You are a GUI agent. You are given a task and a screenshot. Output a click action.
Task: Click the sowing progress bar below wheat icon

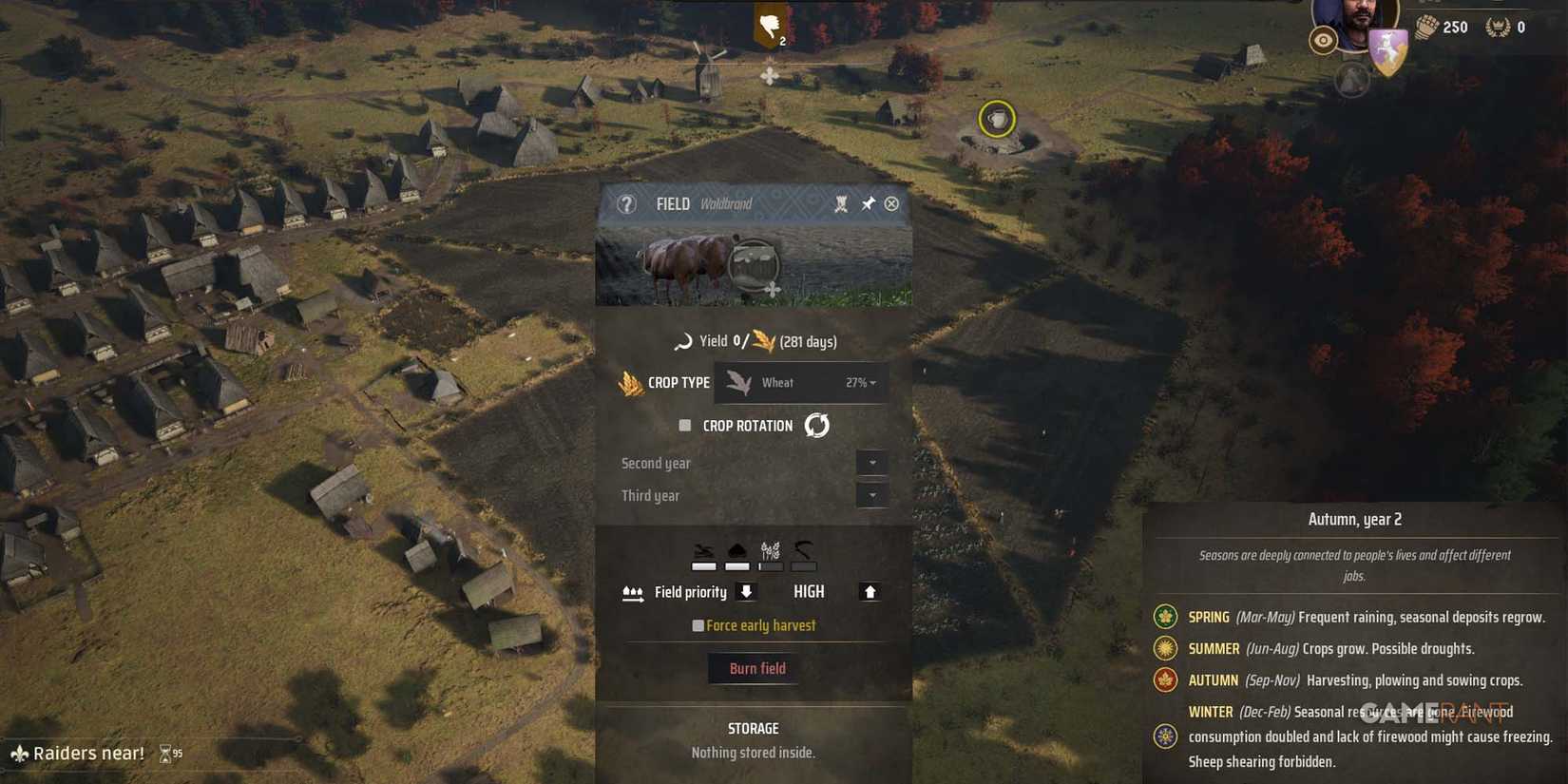[x=771, y=566]
